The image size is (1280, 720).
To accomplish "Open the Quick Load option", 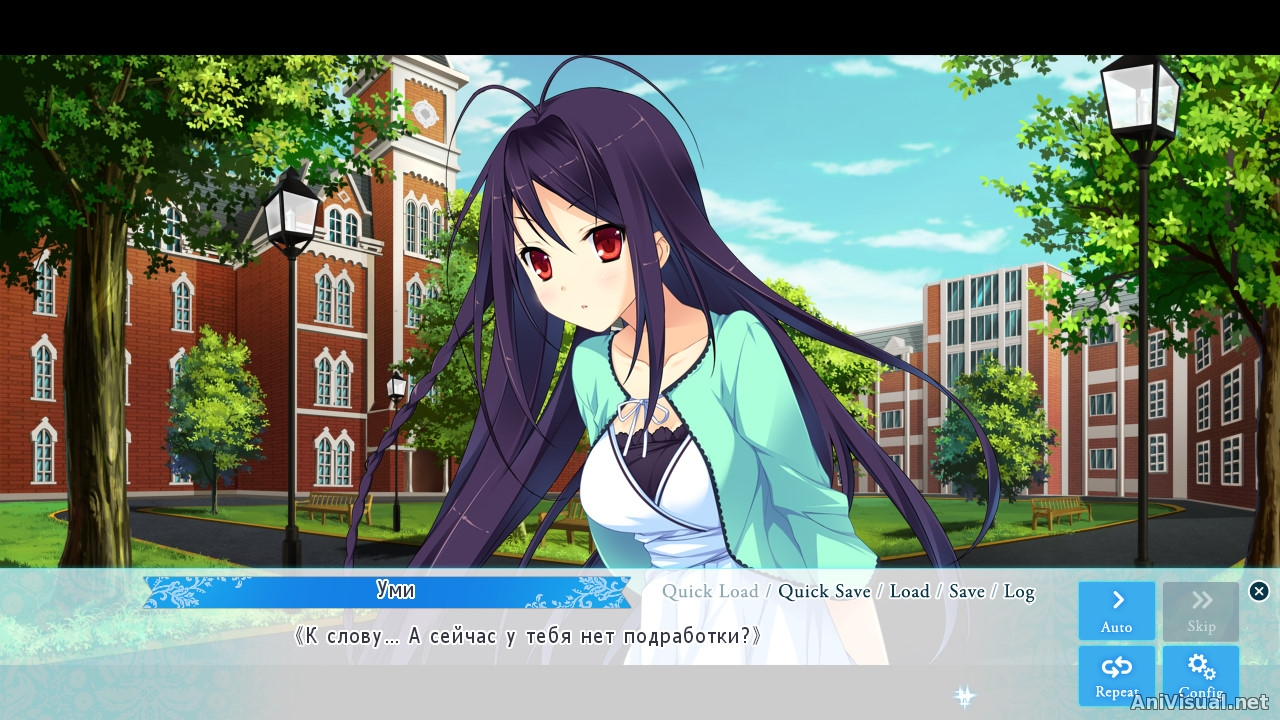I will pyautogui.click(x=710, y=591).
